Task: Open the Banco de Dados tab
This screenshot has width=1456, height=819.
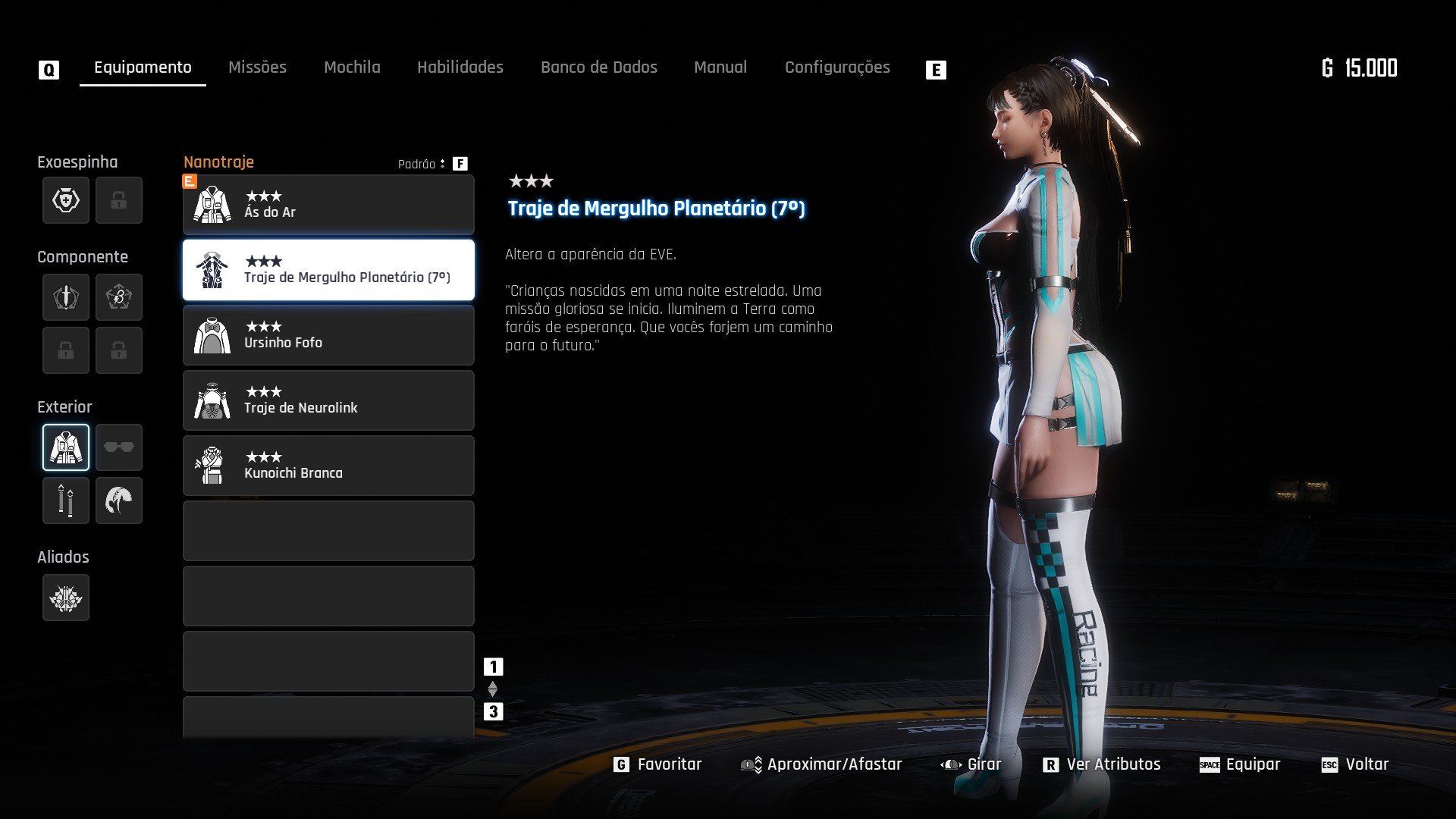Action: tap(598, 67)
